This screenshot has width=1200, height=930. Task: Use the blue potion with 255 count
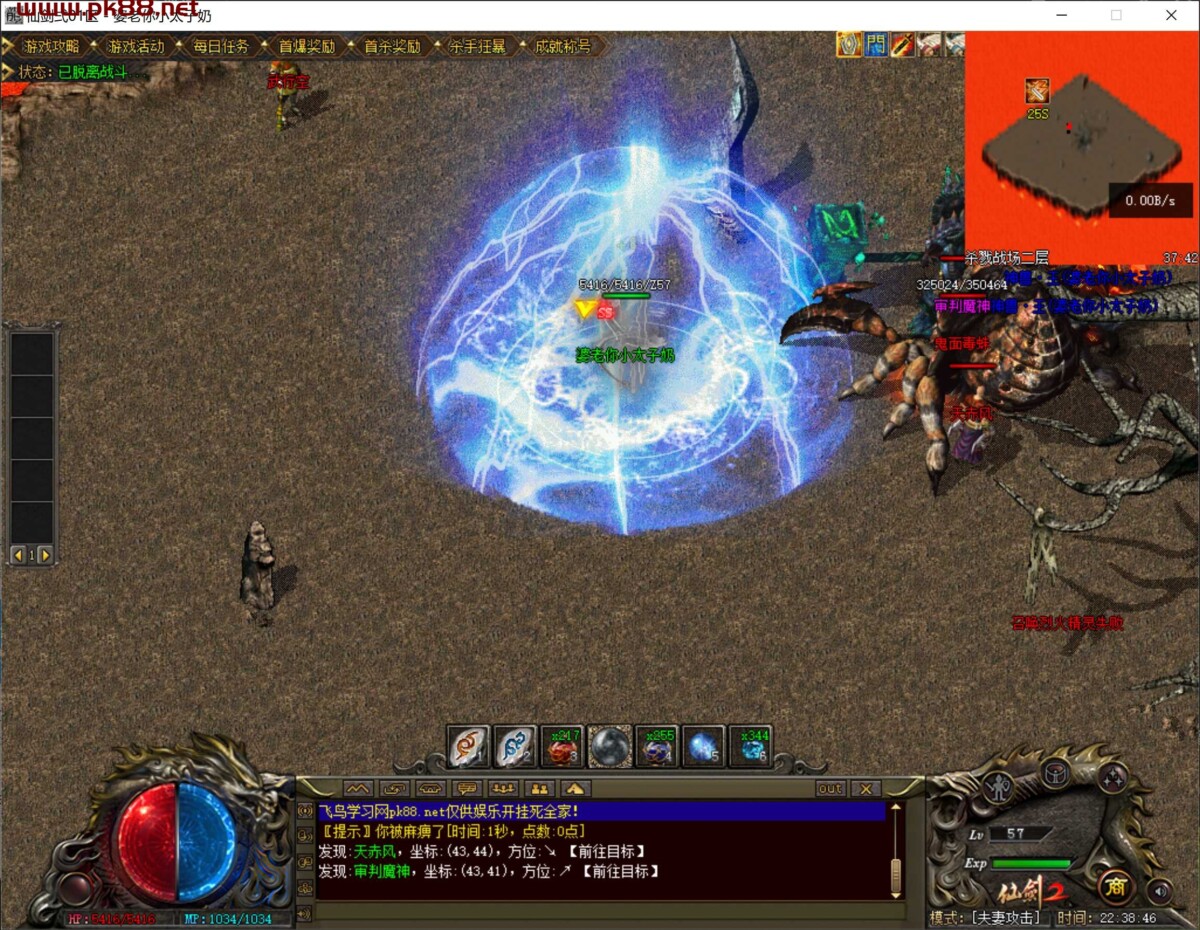click(x=656, y=746)
